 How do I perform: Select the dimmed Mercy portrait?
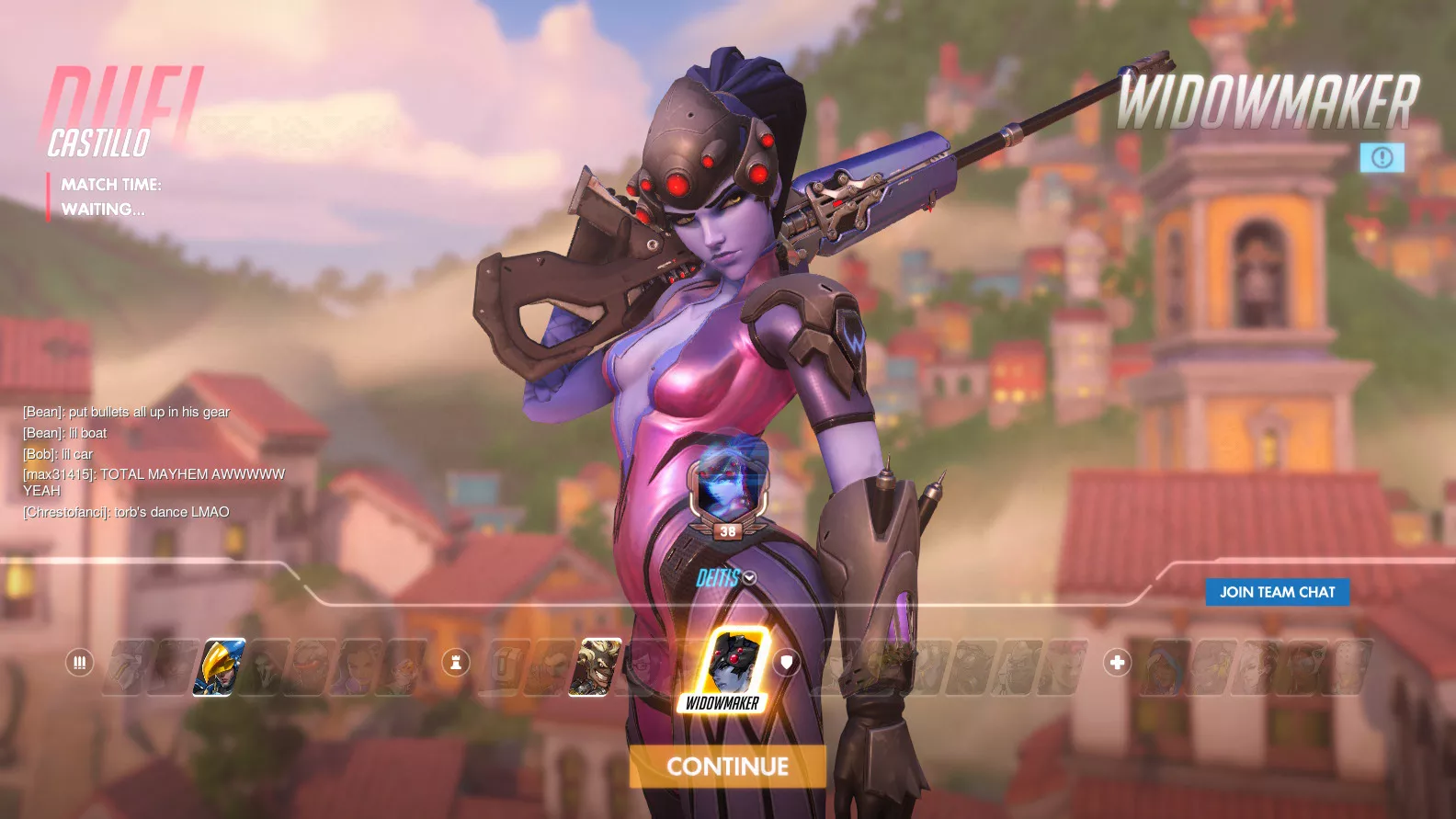(x=1257, y=667)
